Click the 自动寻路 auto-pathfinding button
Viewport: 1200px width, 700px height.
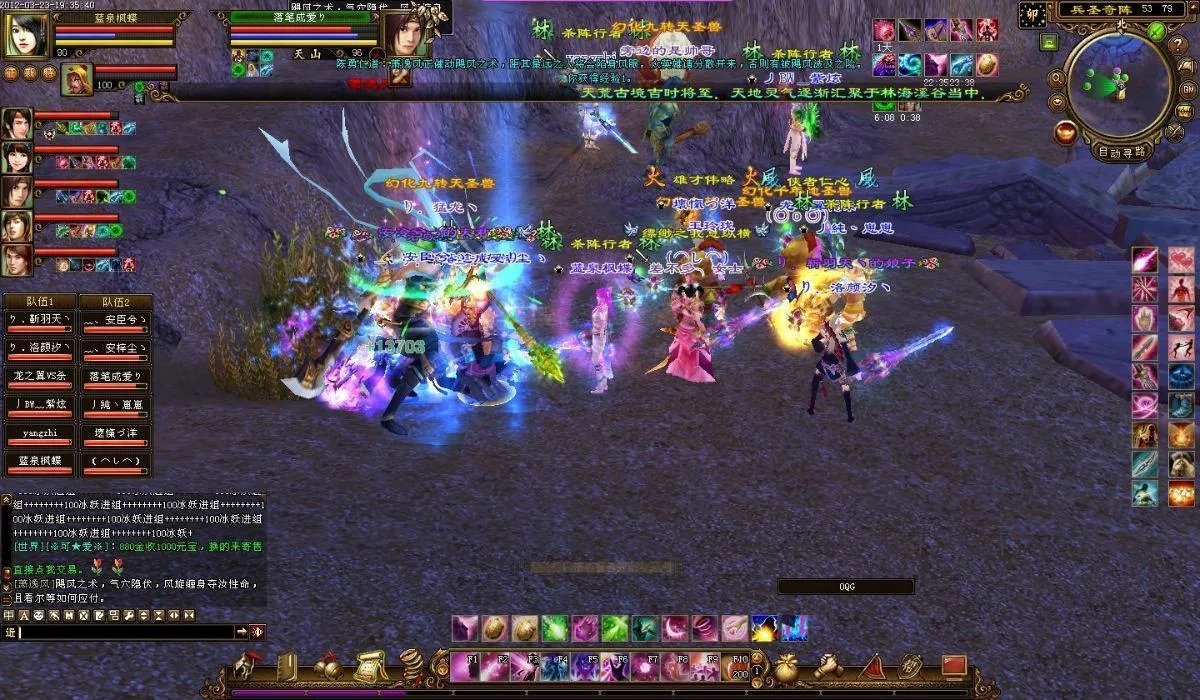point(1124,153)
